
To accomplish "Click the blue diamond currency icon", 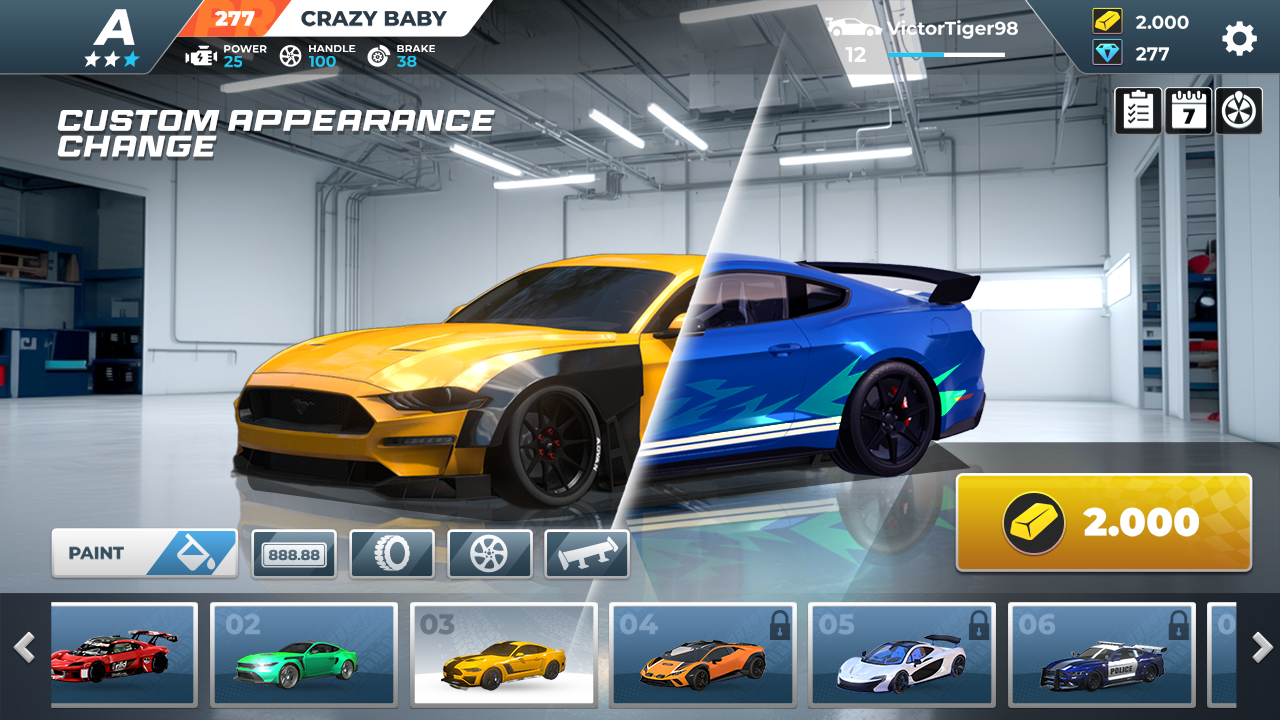I will 1107,53.
